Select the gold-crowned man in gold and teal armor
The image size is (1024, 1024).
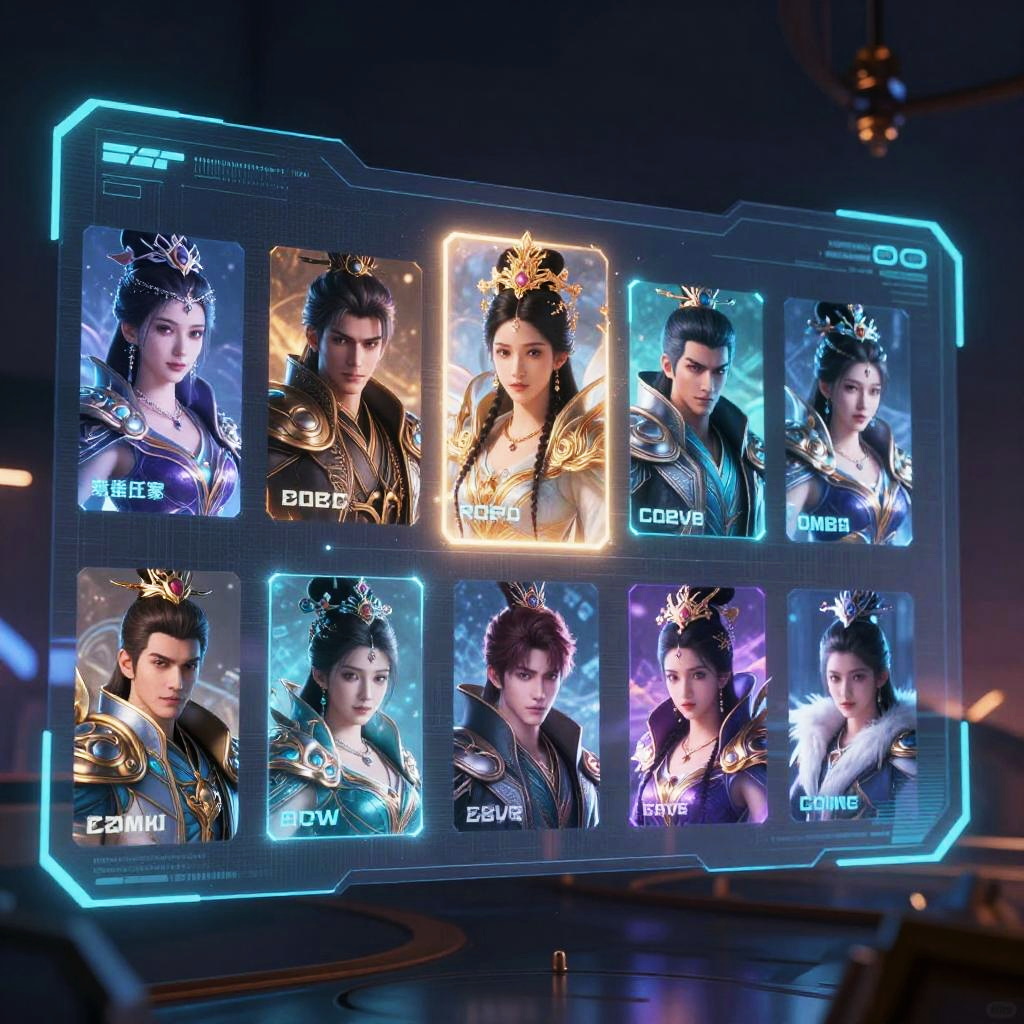157,706
